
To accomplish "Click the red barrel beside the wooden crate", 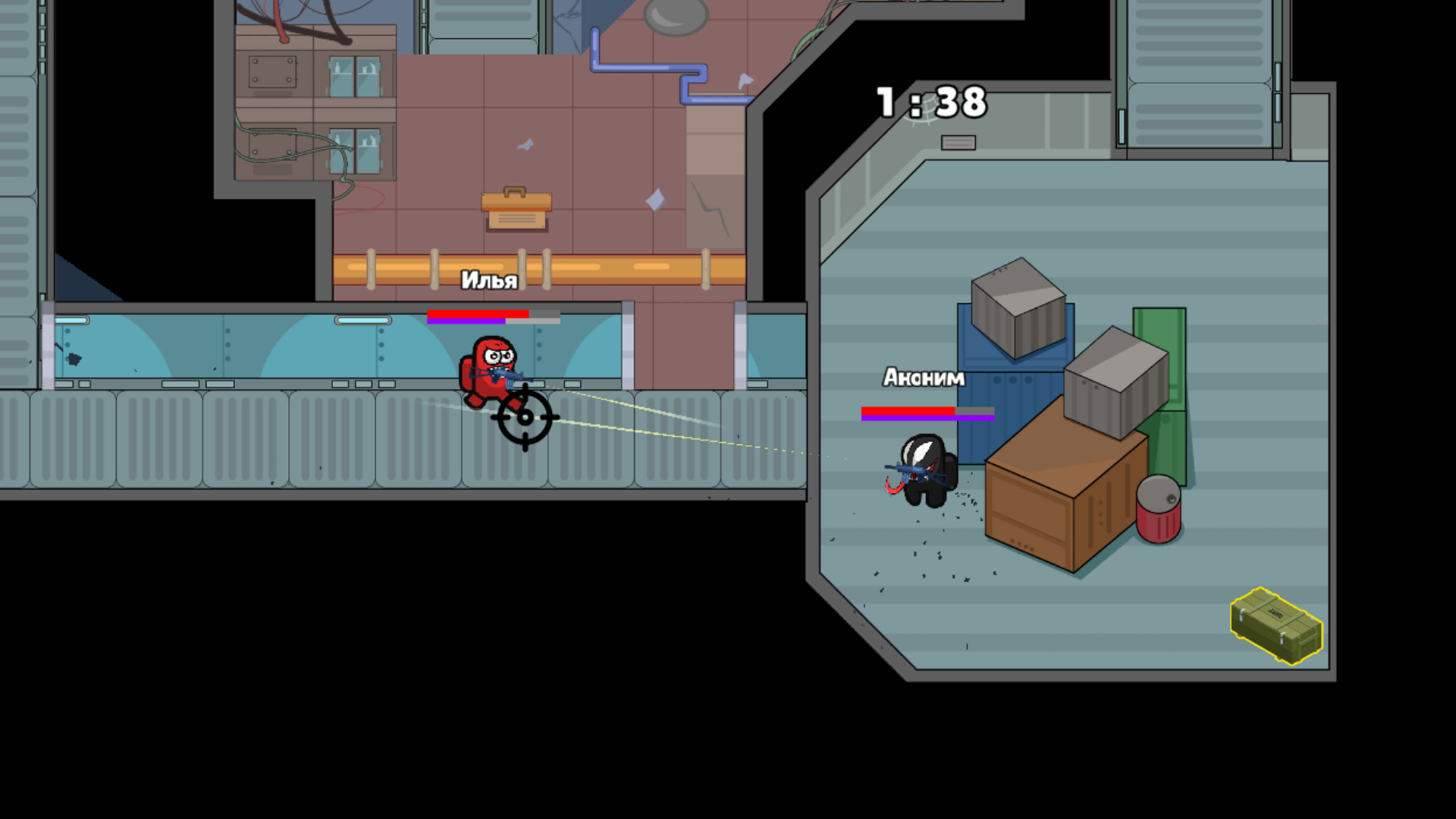I will pos(1158,512).
